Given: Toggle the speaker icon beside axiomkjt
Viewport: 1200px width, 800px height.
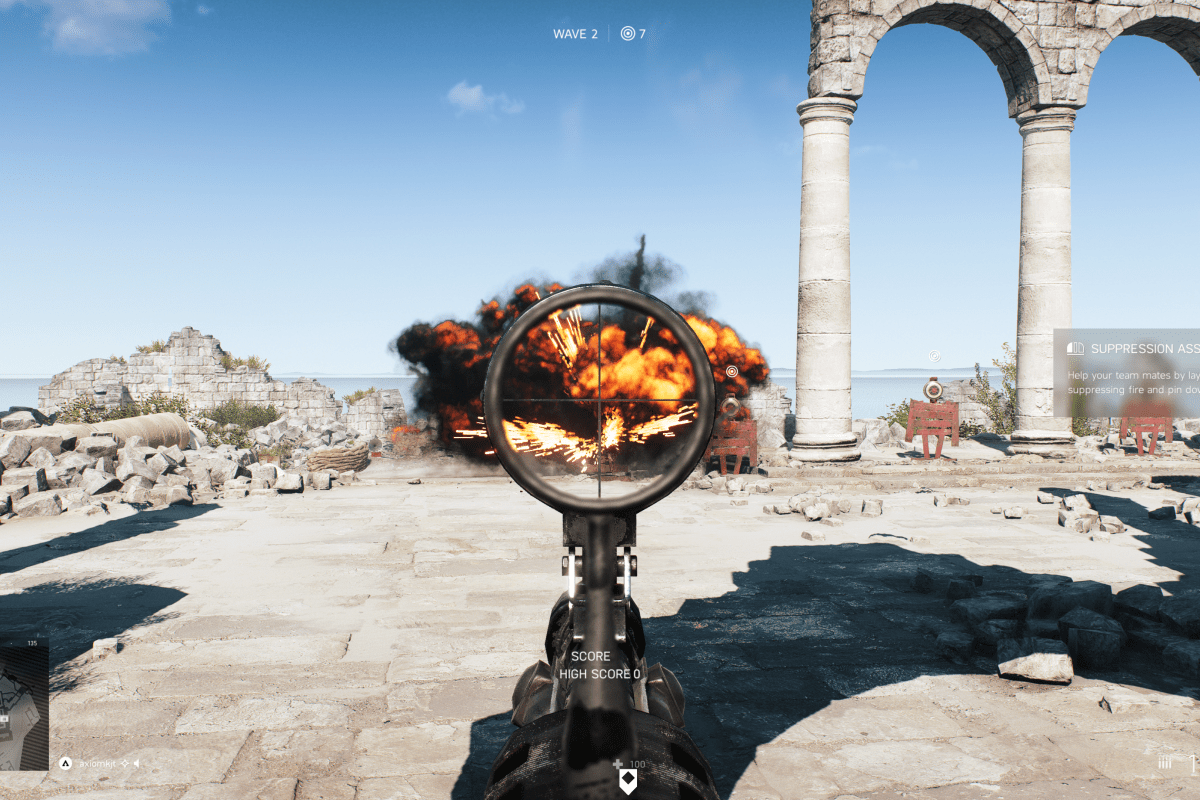Looking at the screenshot, I should click(136, 763).
